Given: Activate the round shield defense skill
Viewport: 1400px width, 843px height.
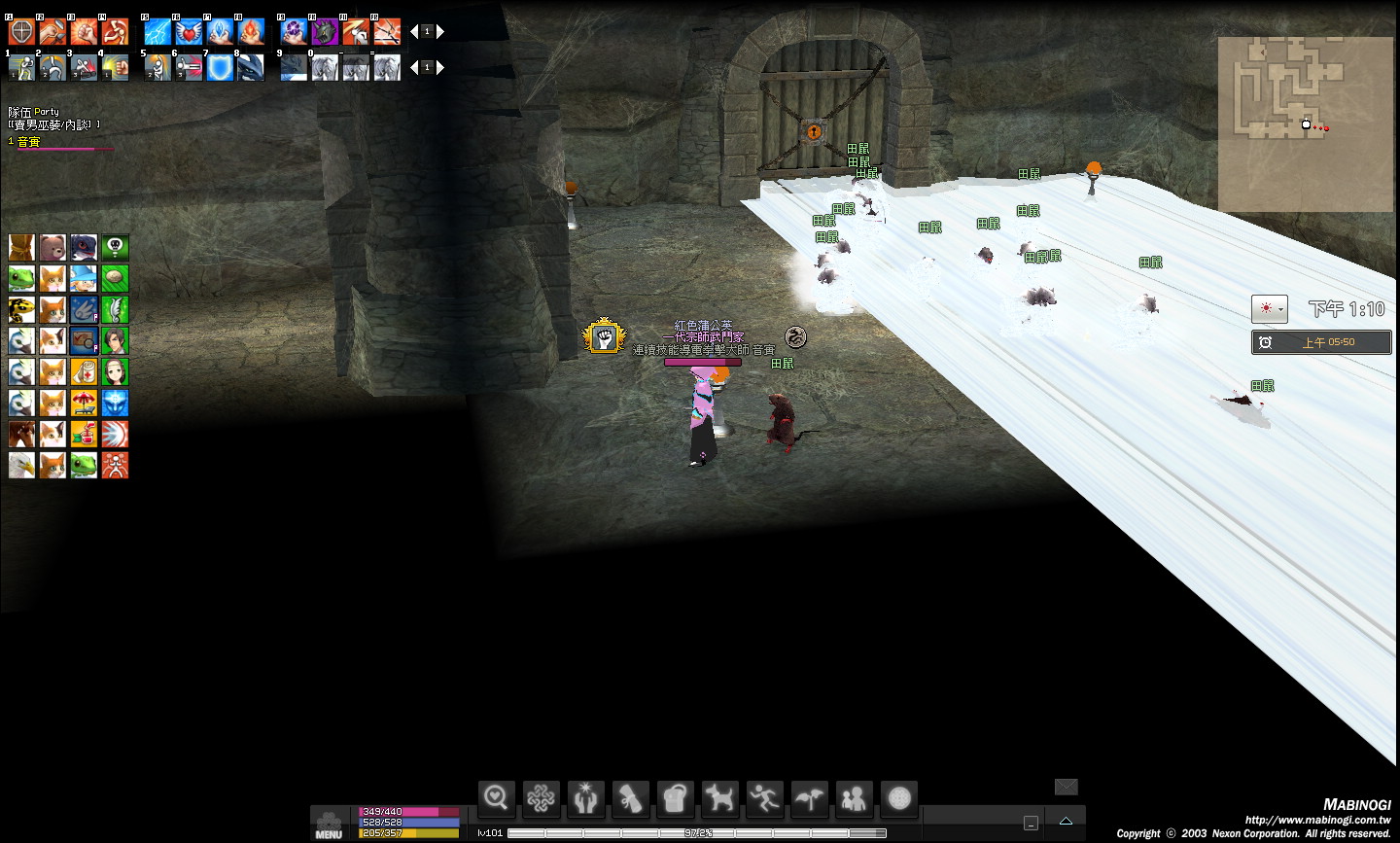Looking at the screenshot, I should pyautogui.click(x=21, y=32).
